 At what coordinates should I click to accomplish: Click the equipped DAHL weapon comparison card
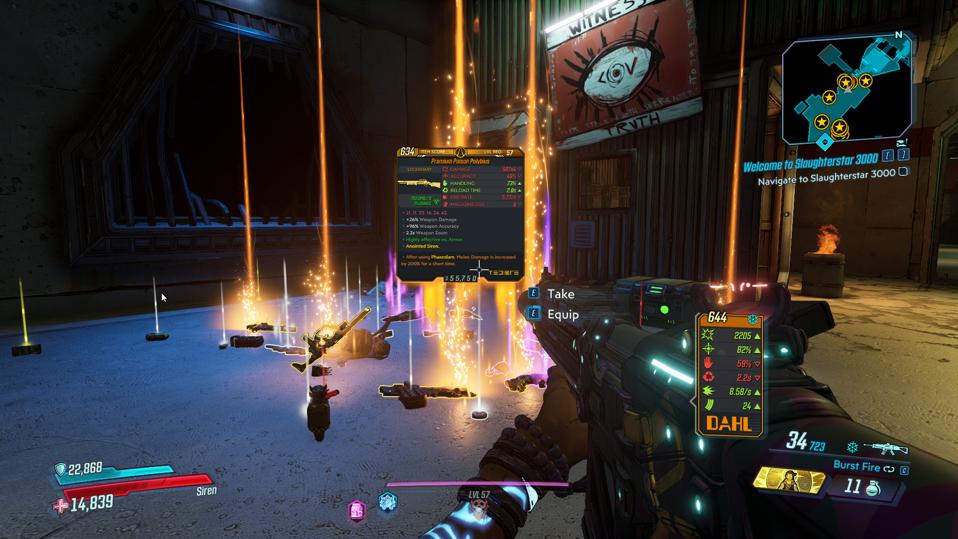point(730,373)
